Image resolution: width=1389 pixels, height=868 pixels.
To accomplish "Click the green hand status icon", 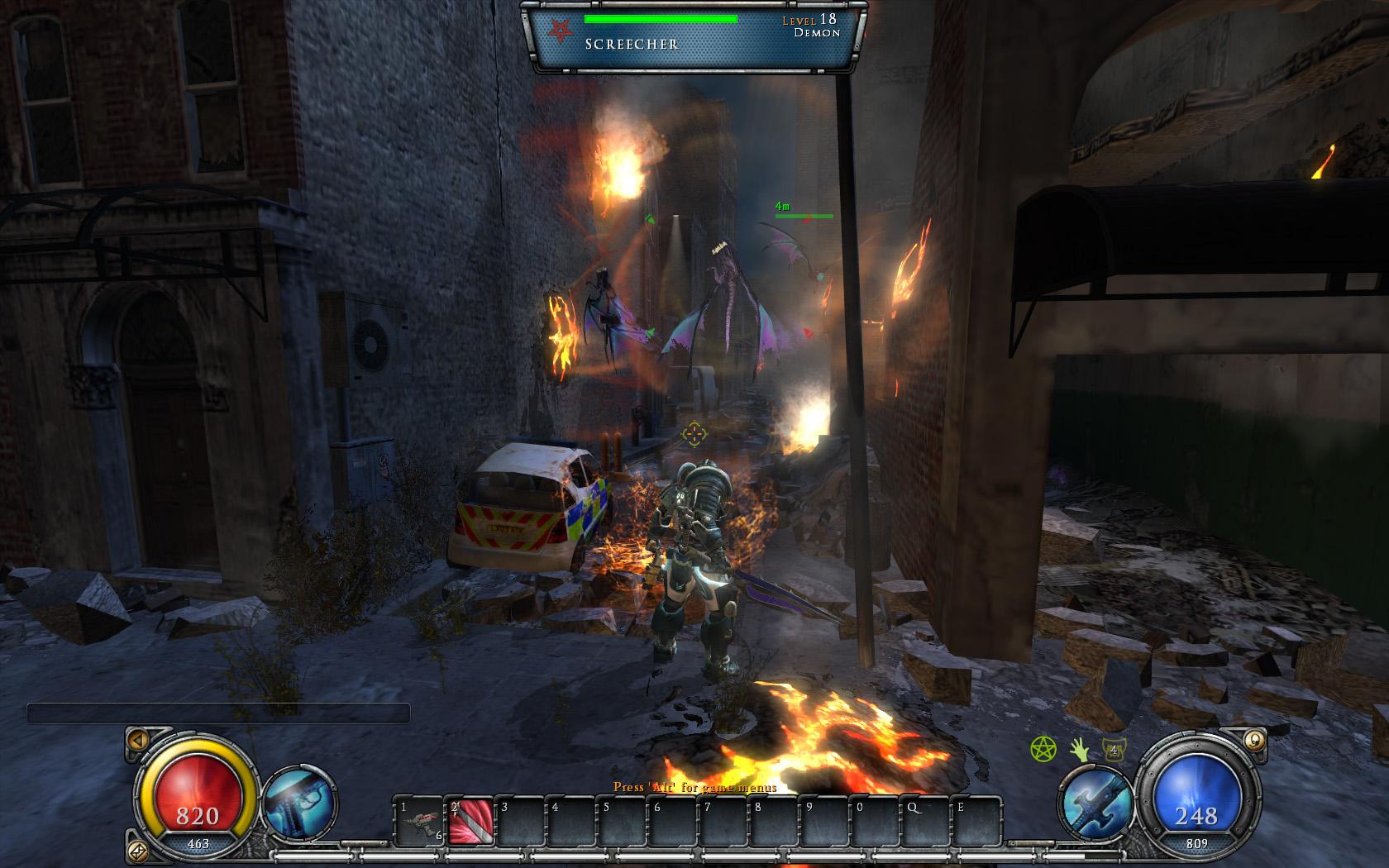I will [x=1079, y=750].
